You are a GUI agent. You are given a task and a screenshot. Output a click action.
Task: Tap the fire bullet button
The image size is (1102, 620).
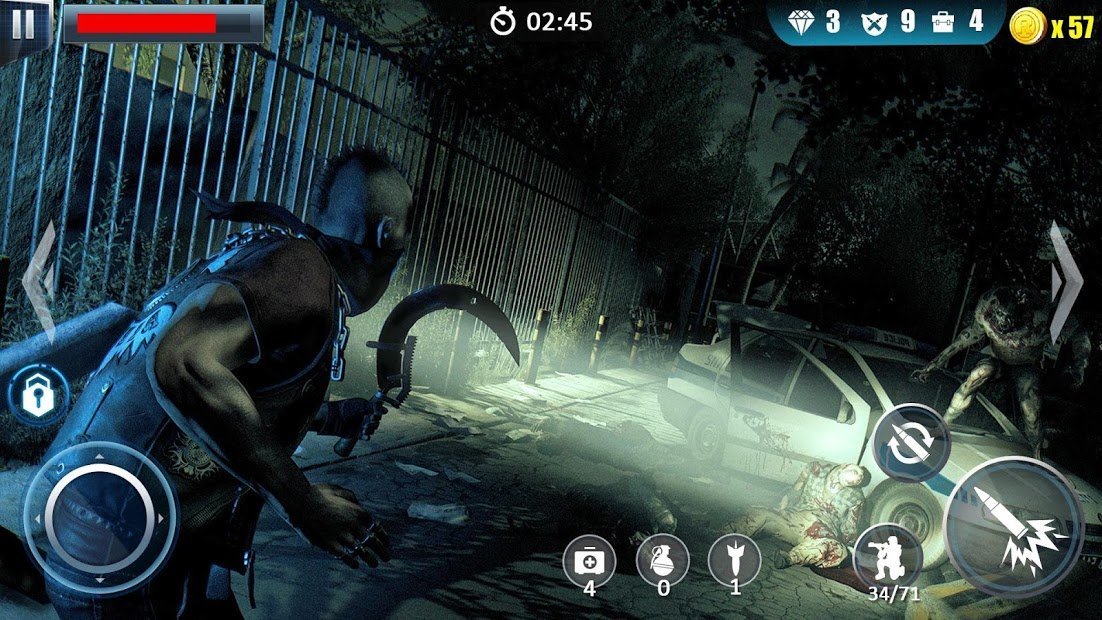click(1014, 526)
